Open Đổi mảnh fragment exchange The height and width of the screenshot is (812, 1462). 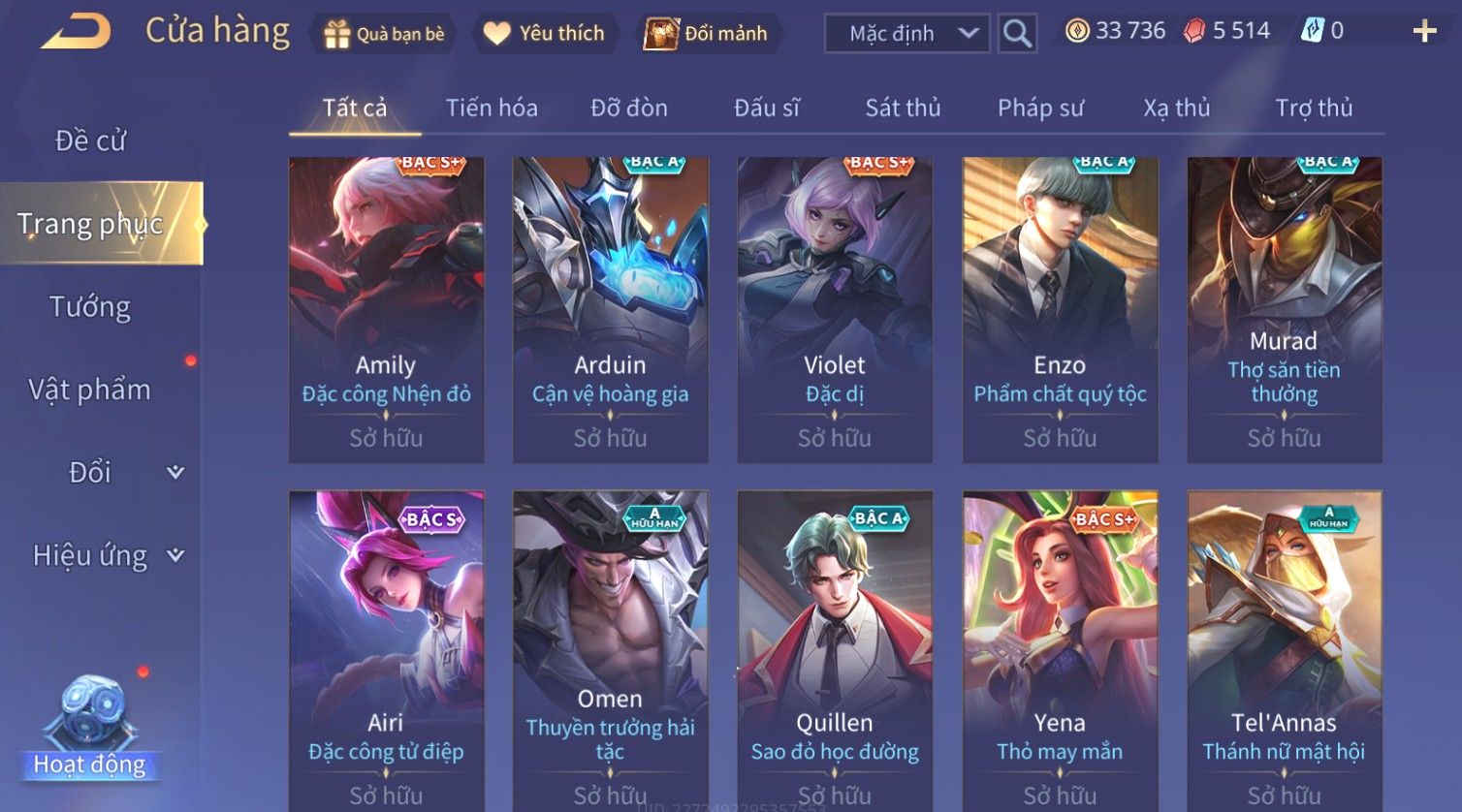click(707, 34)
